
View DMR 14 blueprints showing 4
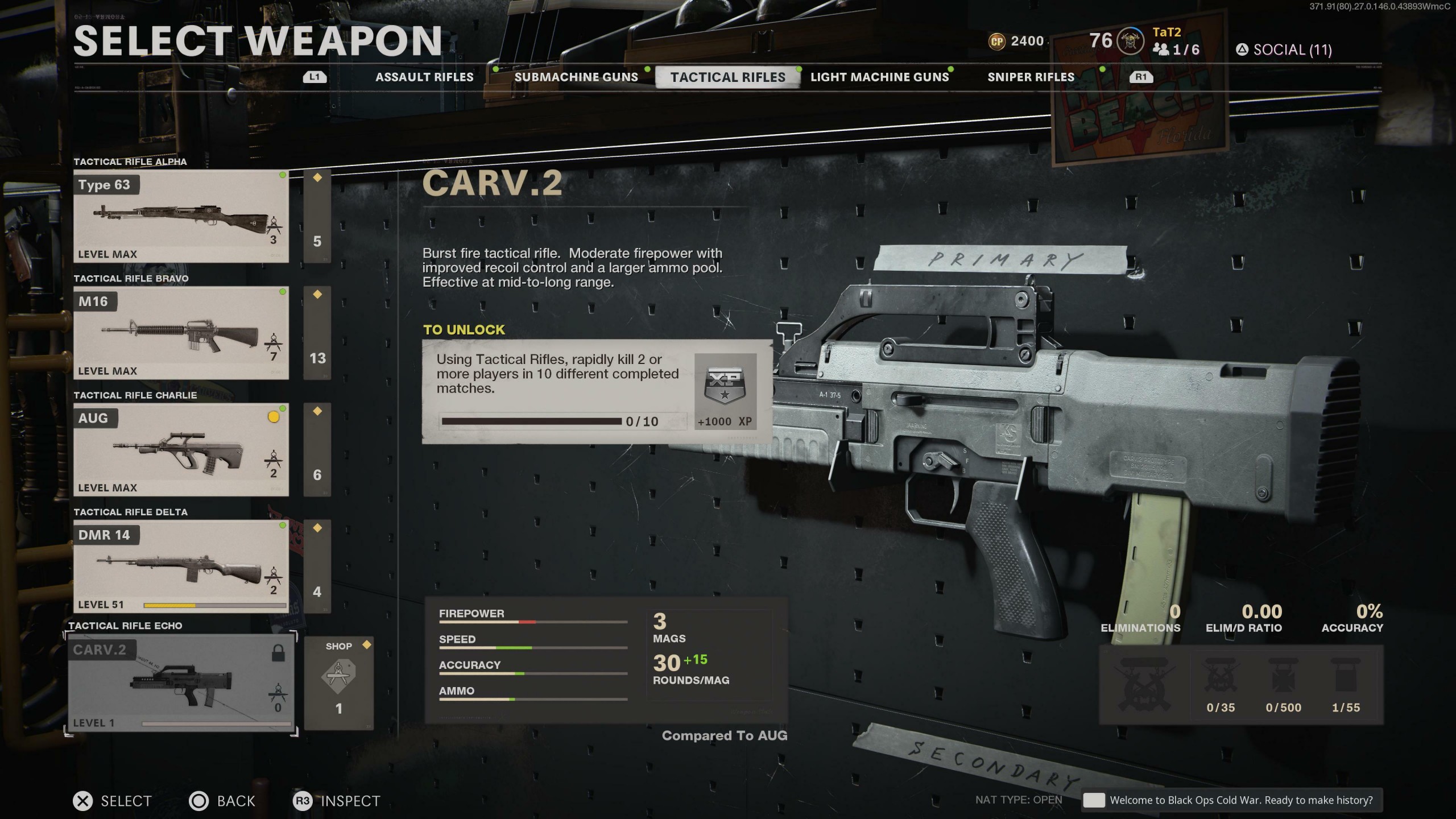pos(317,566)
